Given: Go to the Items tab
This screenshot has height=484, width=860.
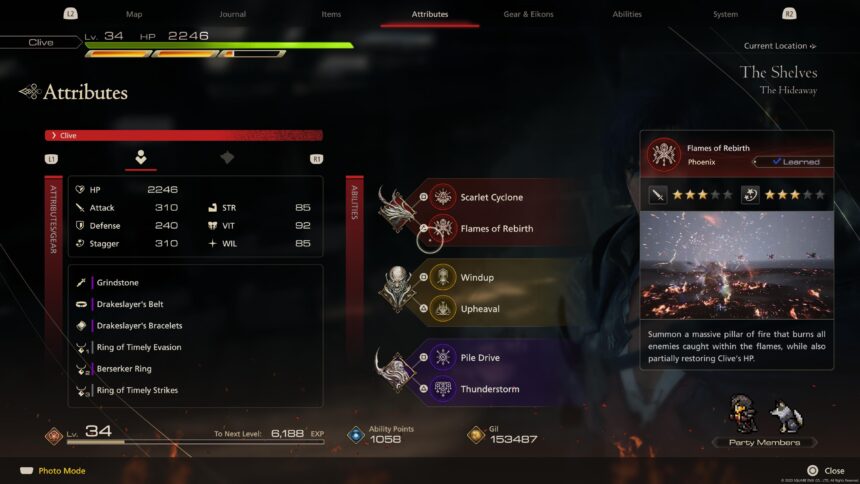Looking at the screenshot, I should tap(331, 14).
